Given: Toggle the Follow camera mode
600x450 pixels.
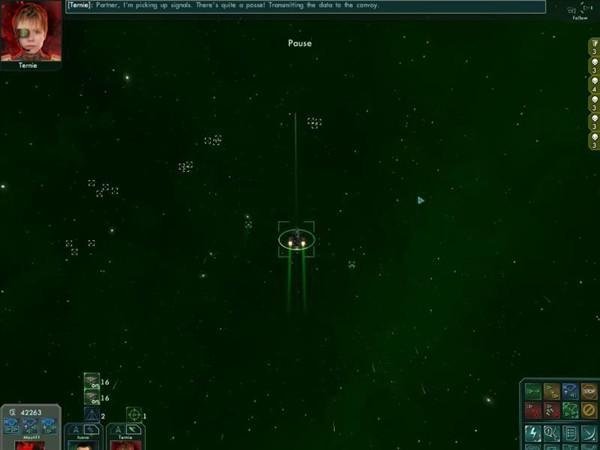Looking at the screenshot, I should click(580, 13).
